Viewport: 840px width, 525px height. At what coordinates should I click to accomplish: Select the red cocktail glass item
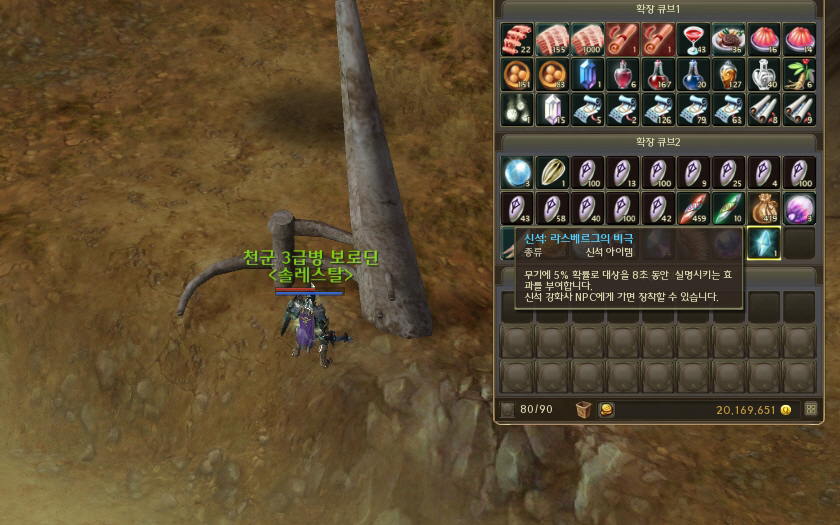click(x=693, y=41)
